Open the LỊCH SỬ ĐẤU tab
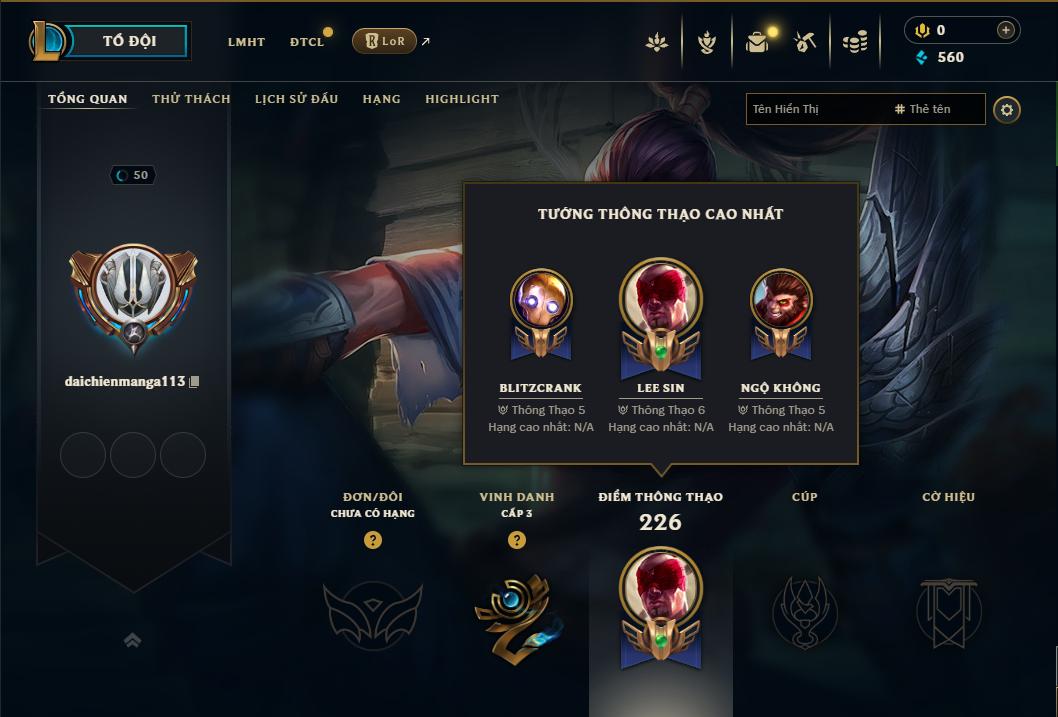1058x717 pixels. pos(296,99)
